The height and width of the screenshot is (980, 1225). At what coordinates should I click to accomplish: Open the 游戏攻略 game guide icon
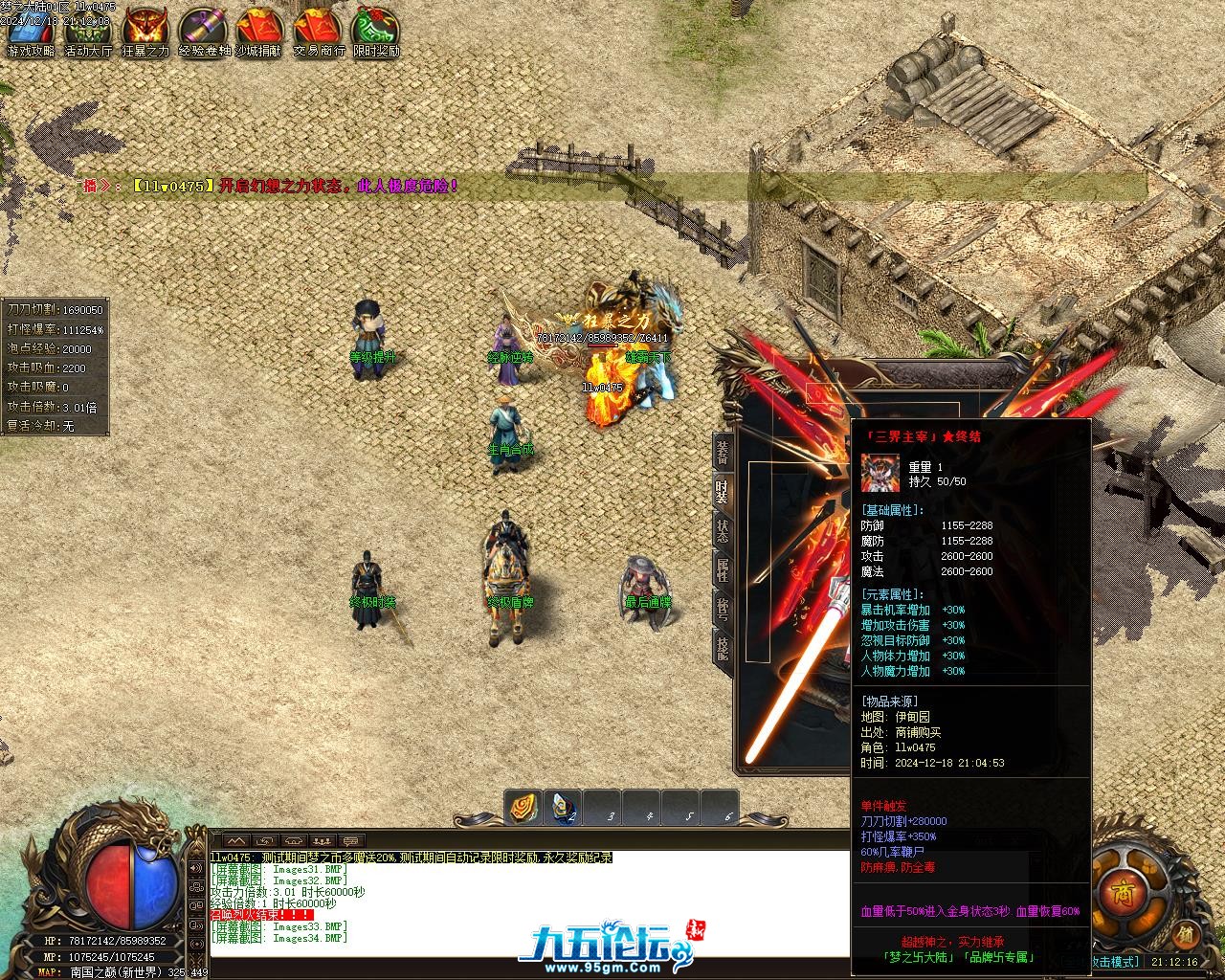point(31,31)
